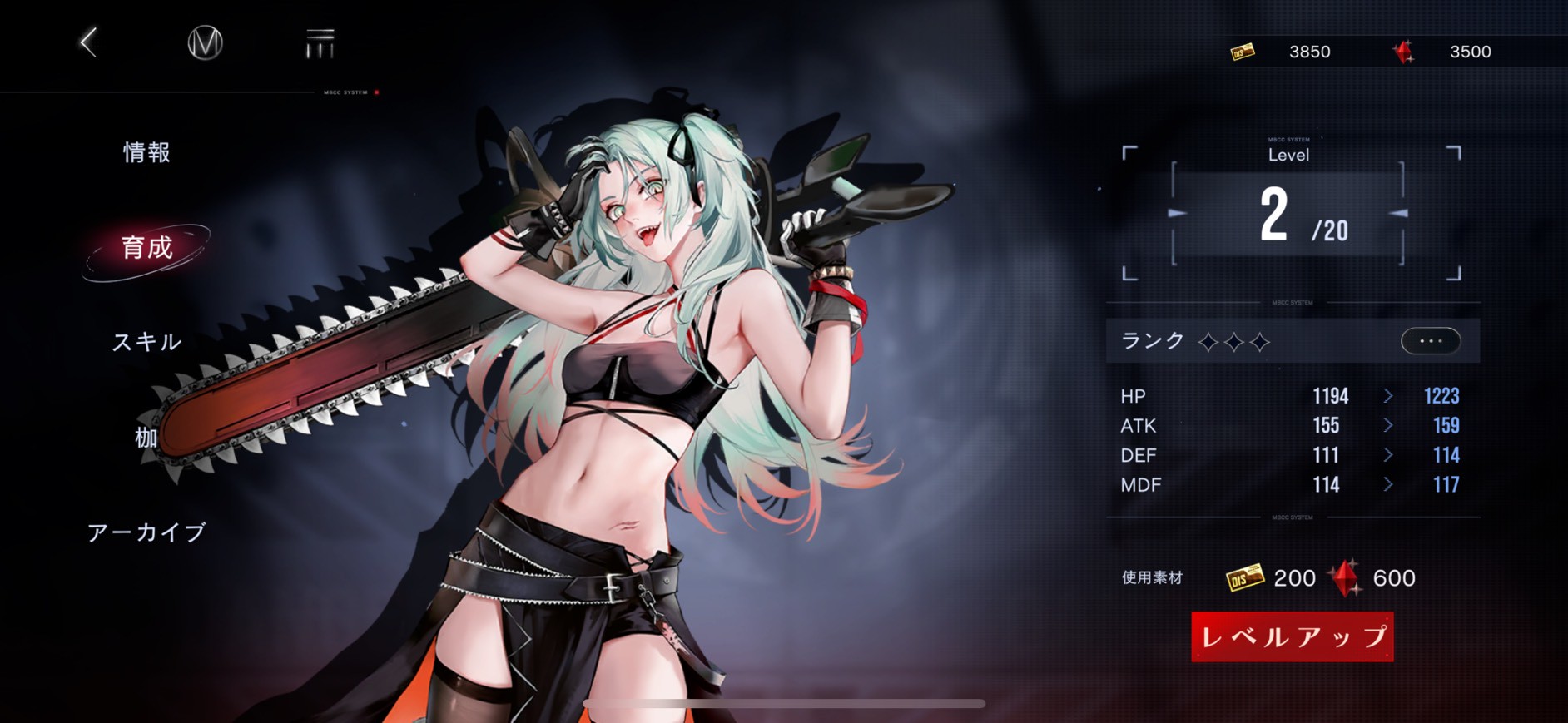Switch to the 情報 tab

tap(146, 152)
